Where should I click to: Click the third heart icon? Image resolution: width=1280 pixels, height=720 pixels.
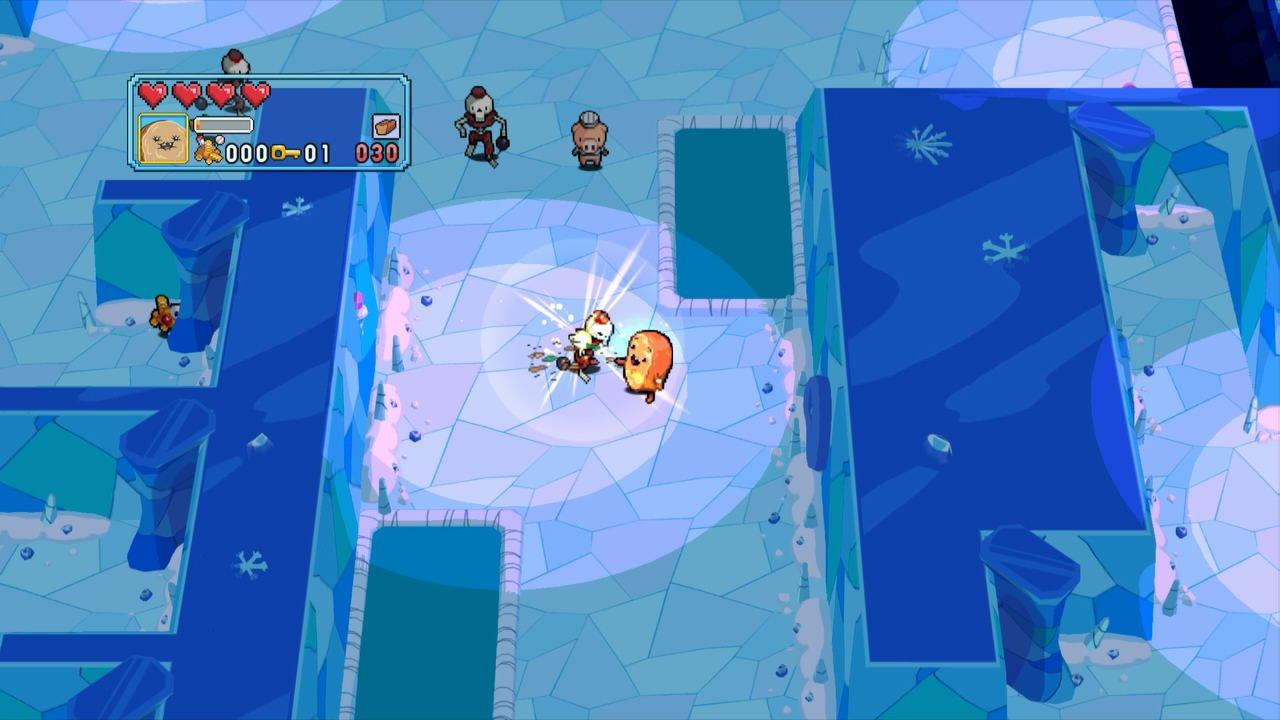(220, 94)
